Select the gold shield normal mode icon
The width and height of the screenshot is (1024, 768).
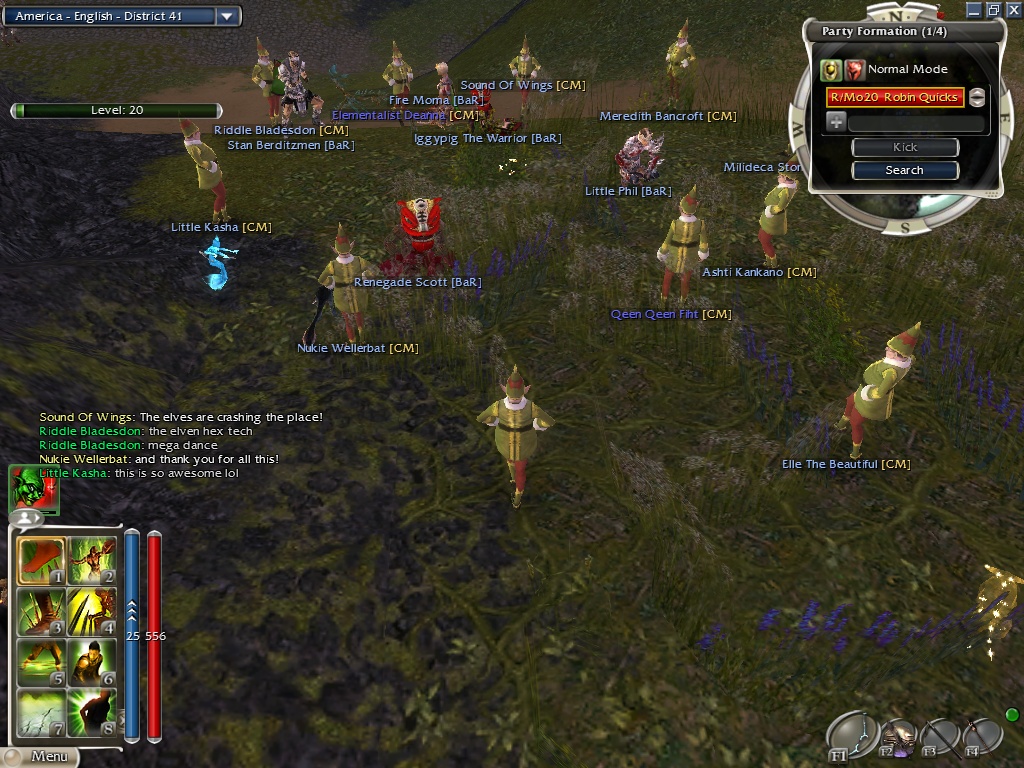coord(830,69)
